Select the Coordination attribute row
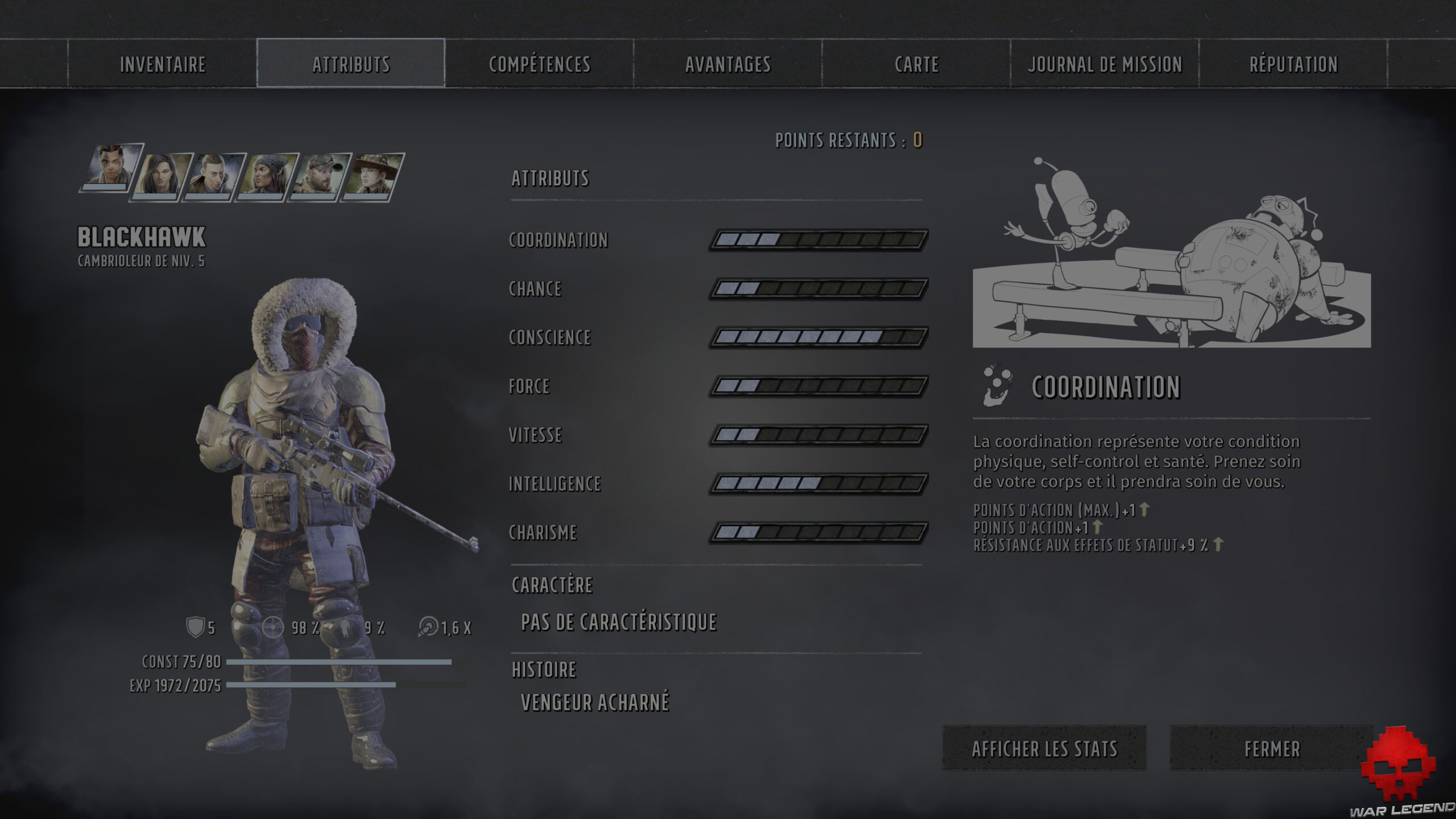 pyautogui.click(x=559, y=240)
